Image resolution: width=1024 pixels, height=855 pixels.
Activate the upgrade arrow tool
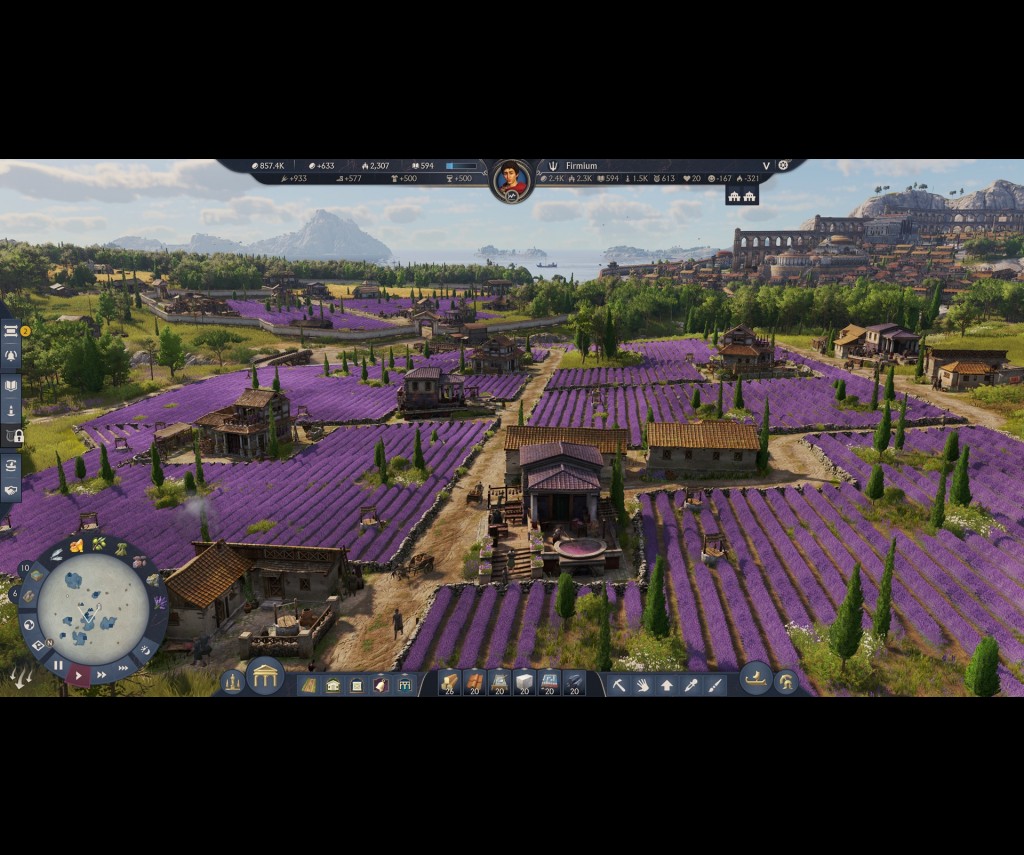click(x=667, y=685)
